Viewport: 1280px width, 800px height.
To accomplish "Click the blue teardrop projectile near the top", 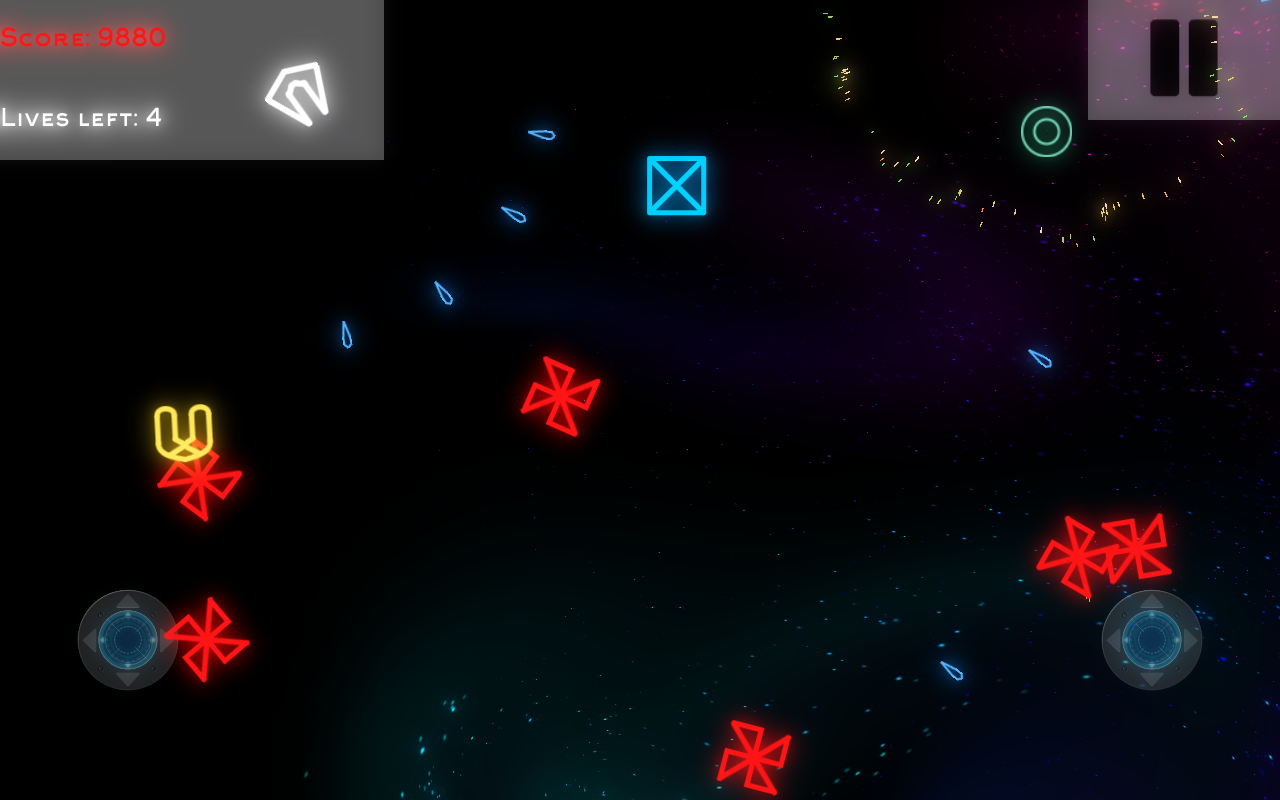I will [x=540, y=136].
